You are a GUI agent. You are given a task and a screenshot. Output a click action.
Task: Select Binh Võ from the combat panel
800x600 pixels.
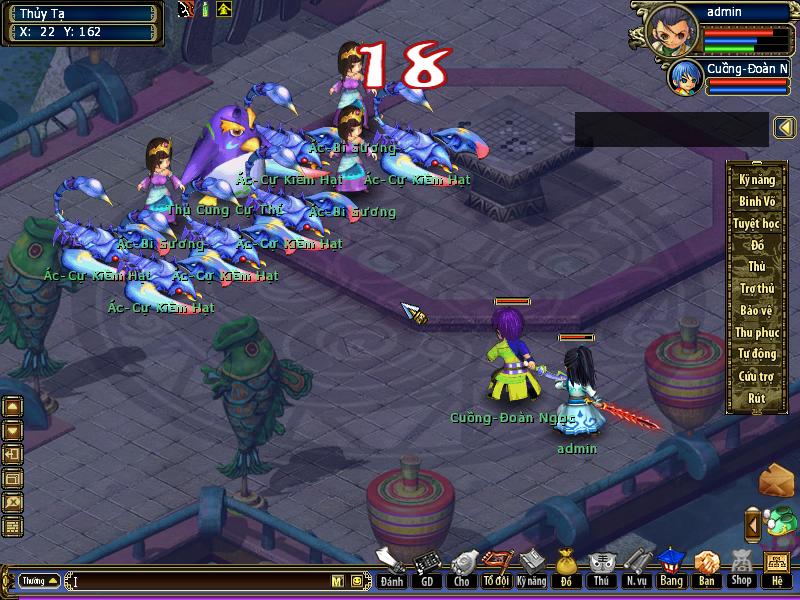757,202
